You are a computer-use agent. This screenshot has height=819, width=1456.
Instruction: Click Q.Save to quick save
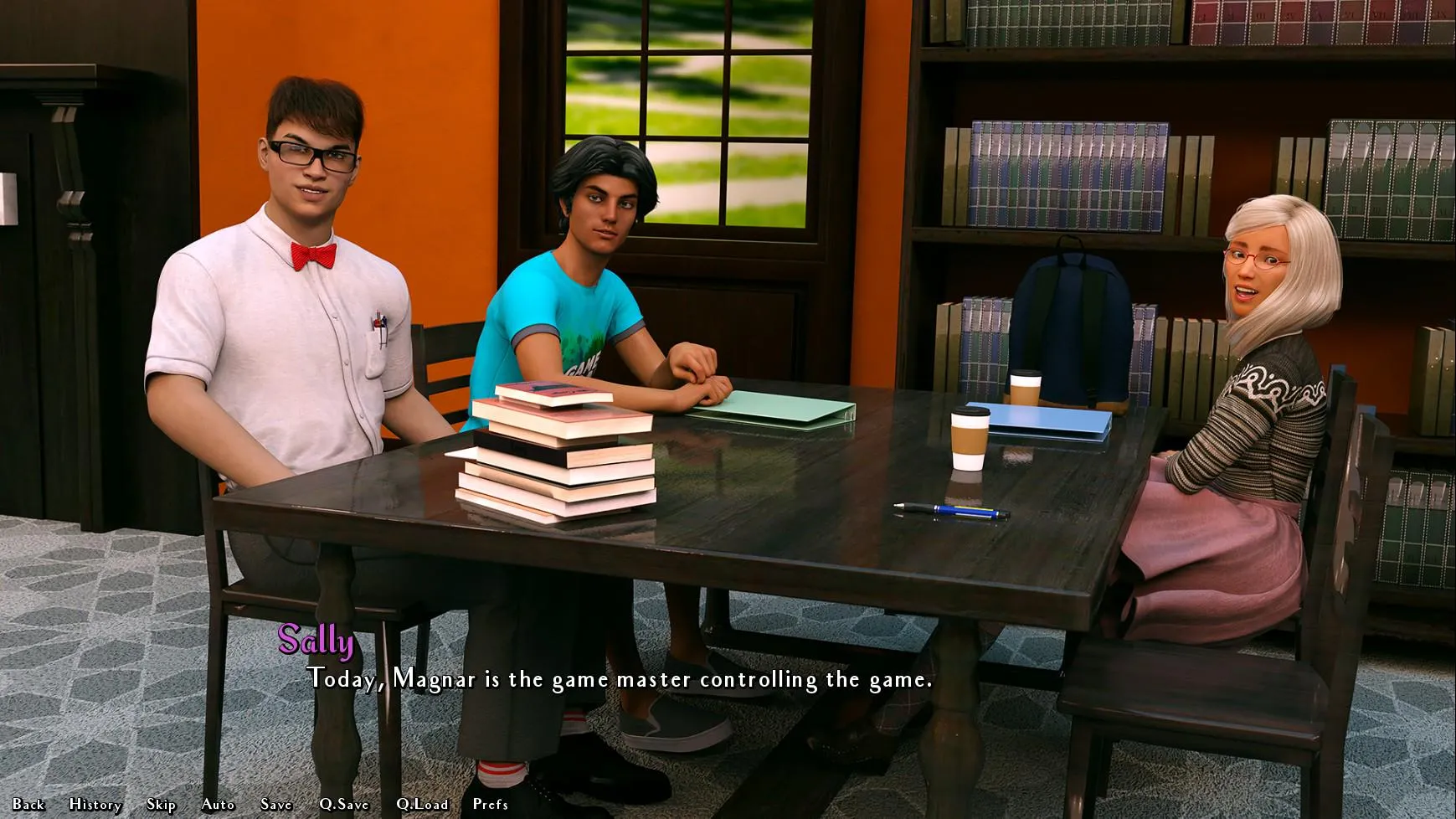pos(343,804)
